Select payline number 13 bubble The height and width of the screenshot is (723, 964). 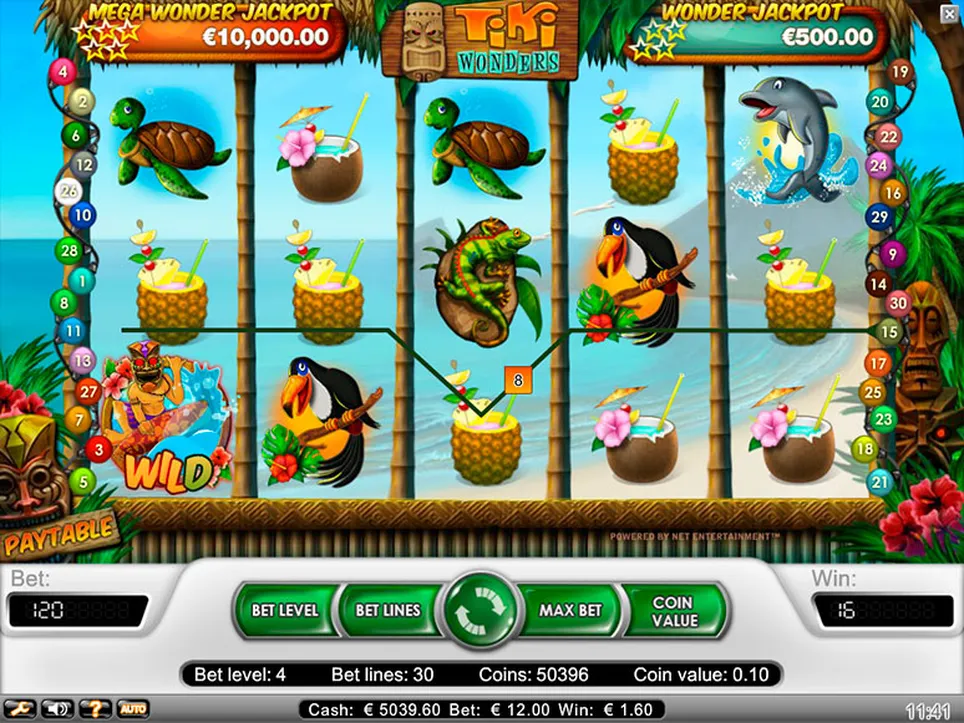[83, 360]
